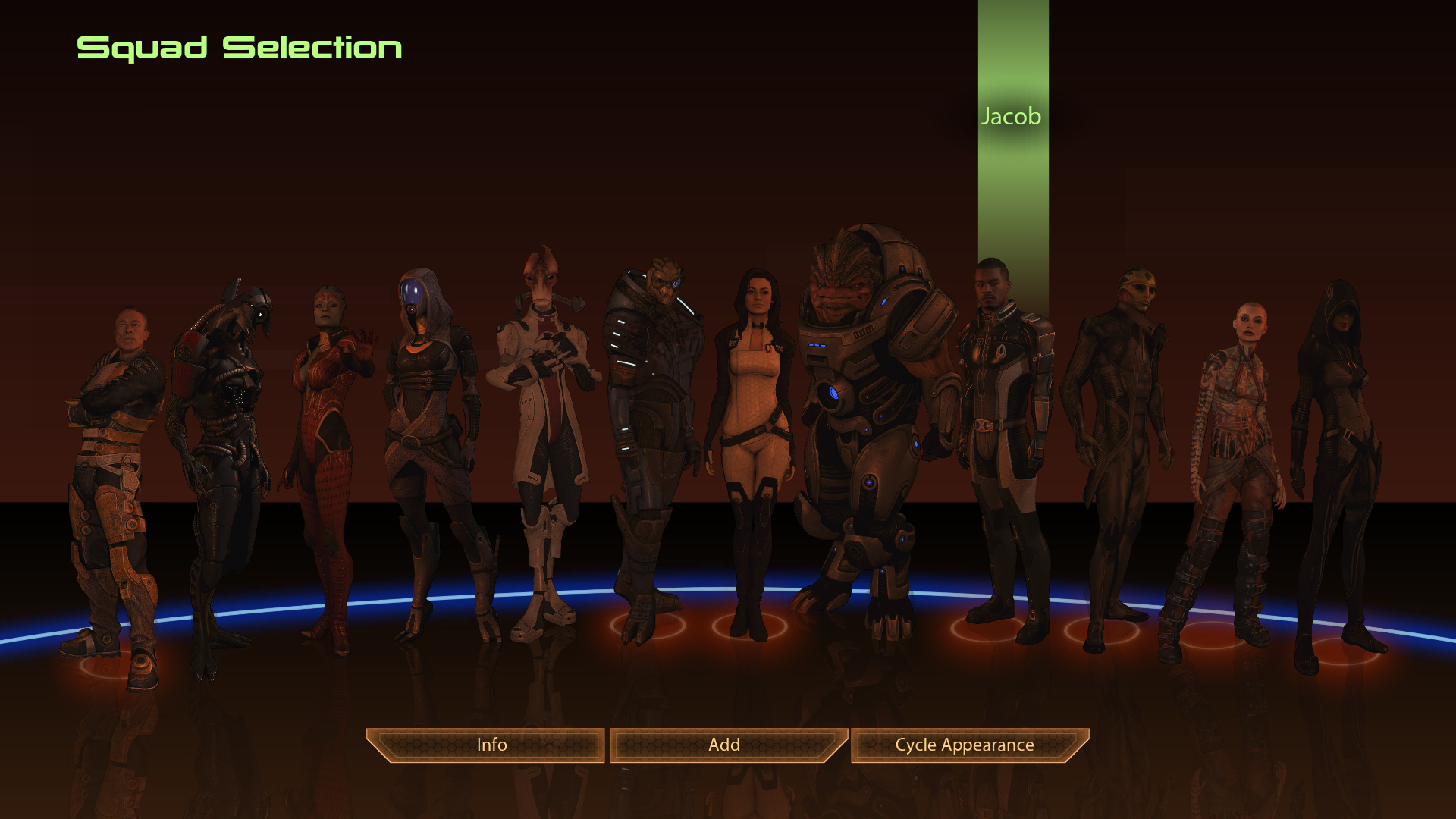Choose Cycle Appearance

coord(965,745)
